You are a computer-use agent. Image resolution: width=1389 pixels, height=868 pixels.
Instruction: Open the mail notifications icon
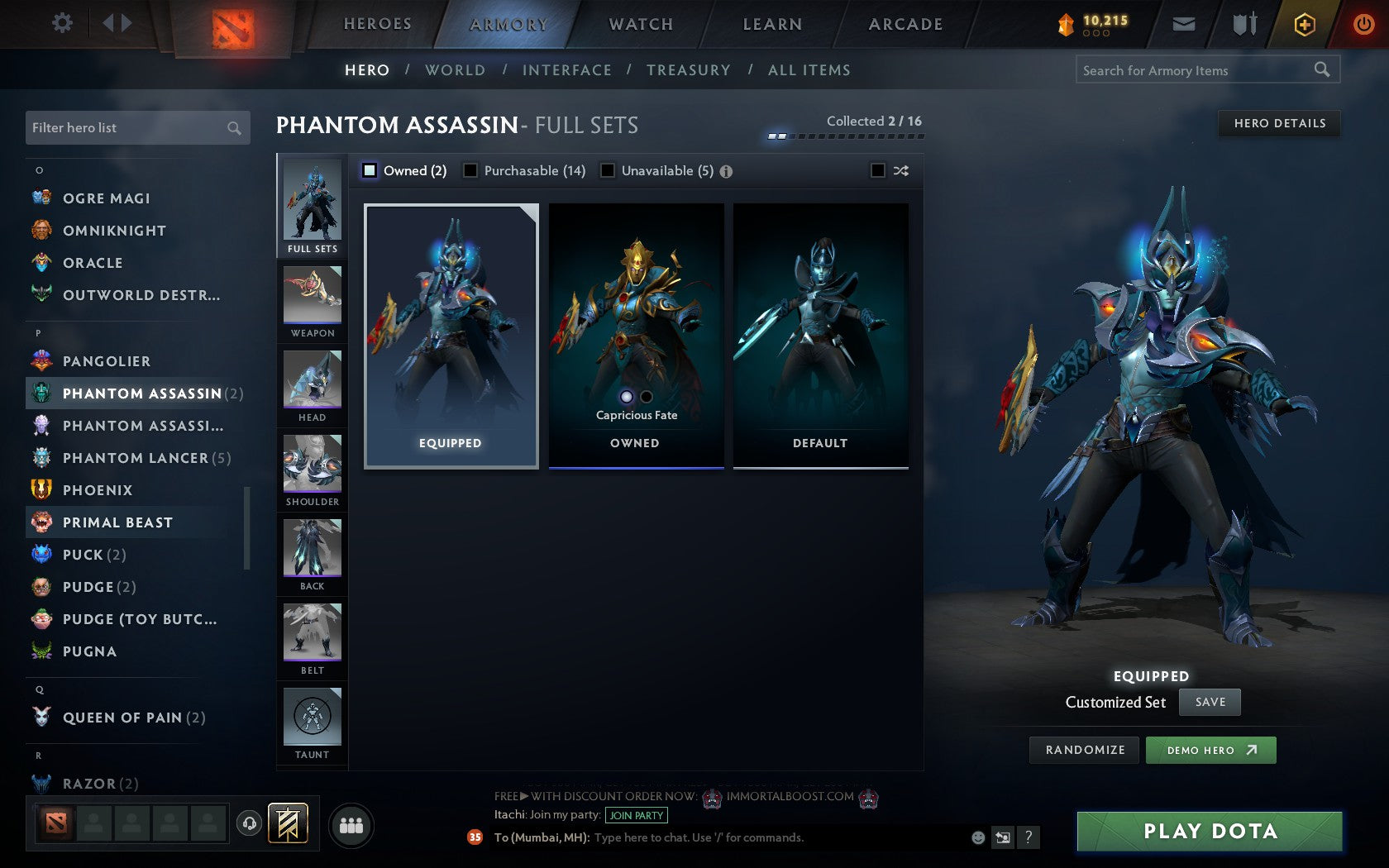pyautogui.click(x=1184, y=24)
